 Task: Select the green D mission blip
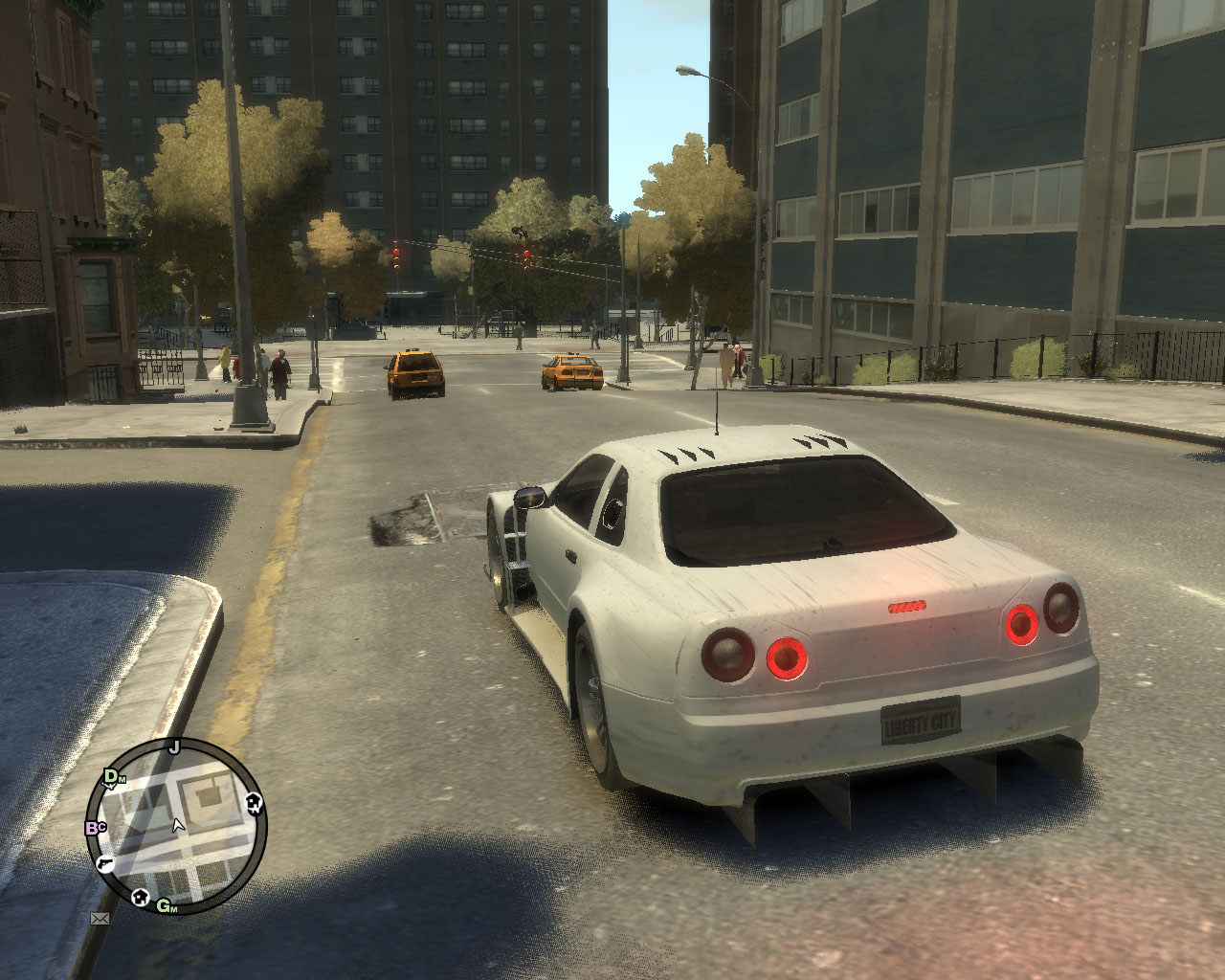(x=112, y=776)
